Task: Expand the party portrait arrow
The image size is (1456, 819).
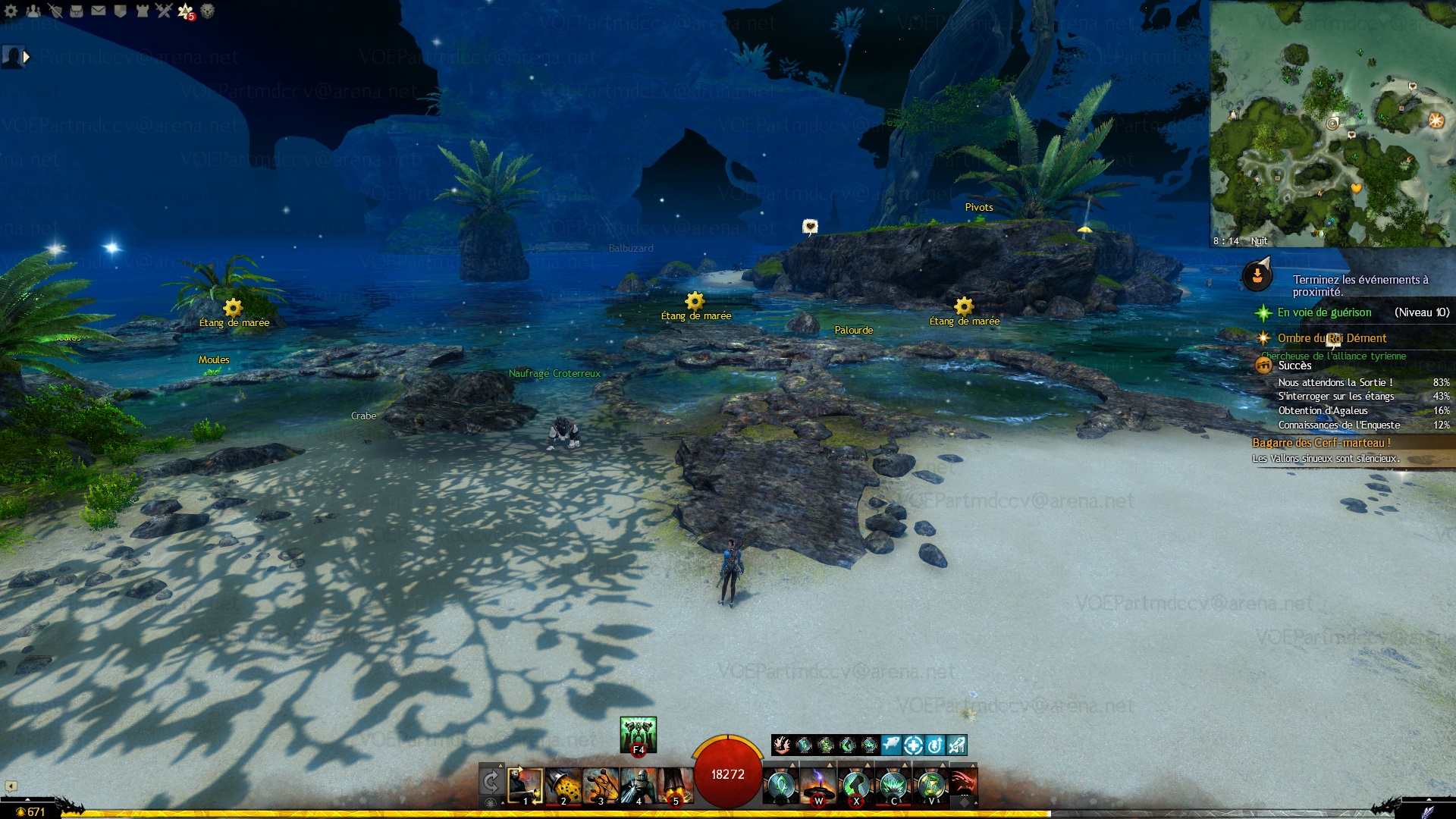Action: pos(27,57)
